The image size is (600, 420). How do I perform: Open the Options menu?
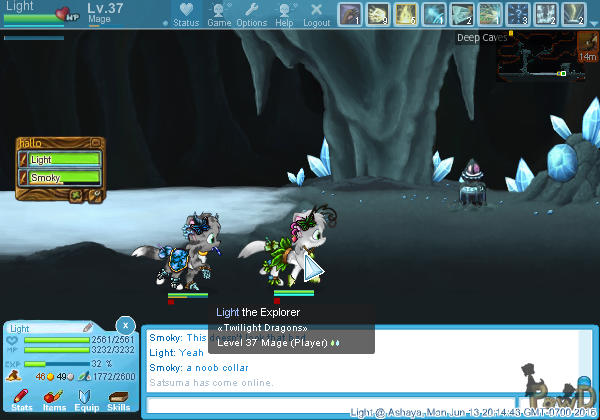coord(251,14)
